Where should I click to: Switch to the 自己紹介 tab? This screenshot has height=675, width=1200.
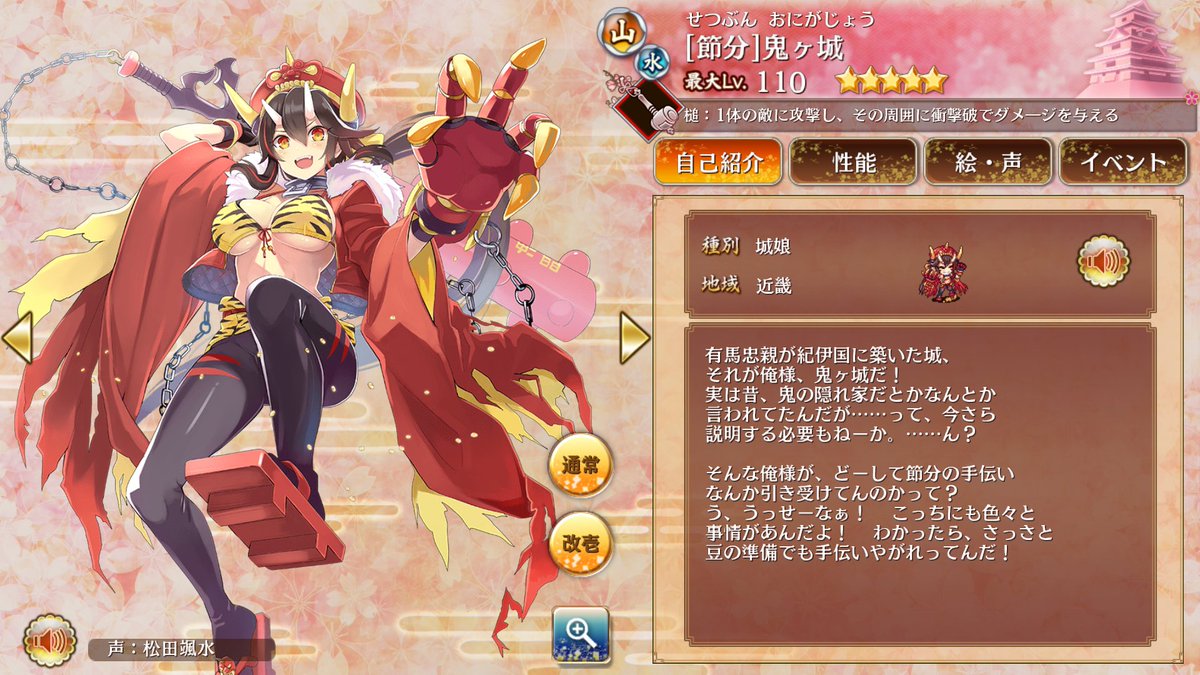[718, 162]
